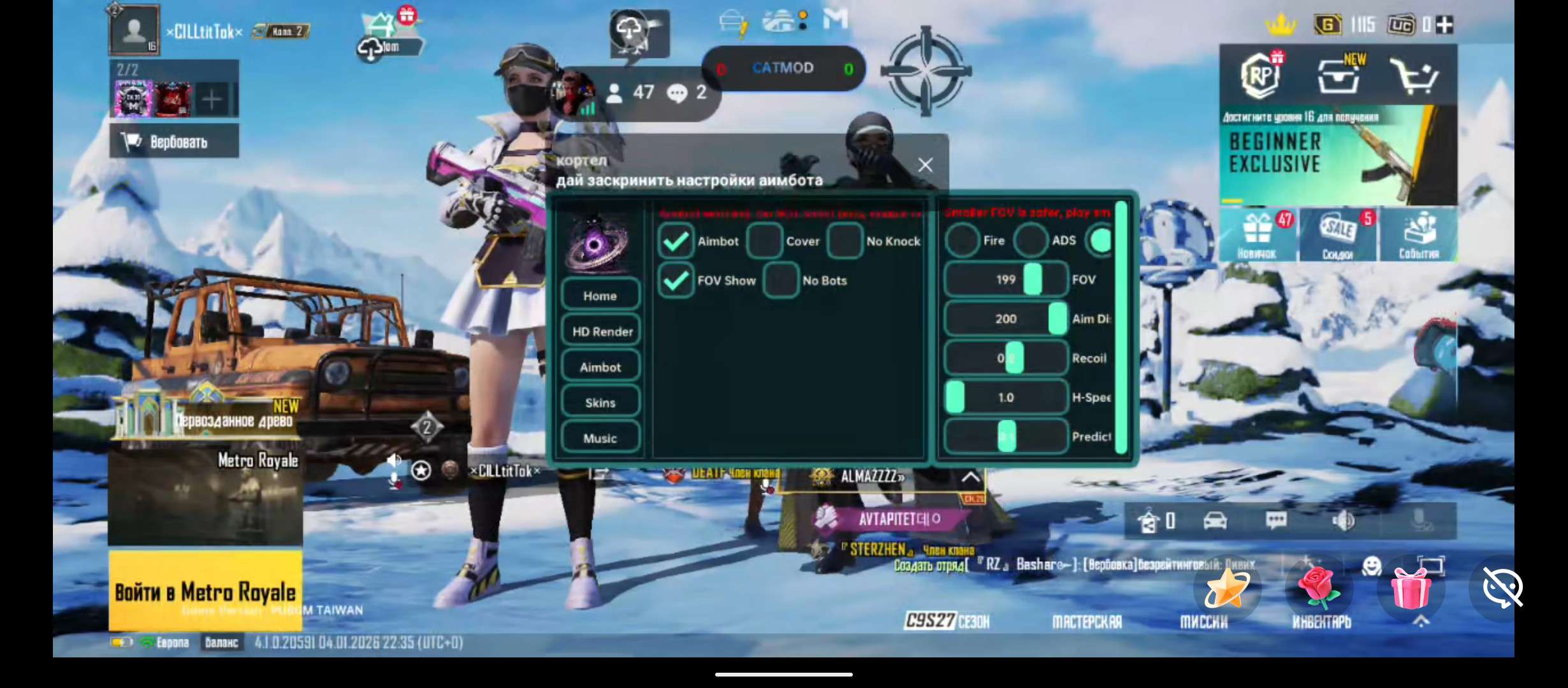Select the Skins tab
Viewport: 1568px width, 688px height.
[600, 403]
